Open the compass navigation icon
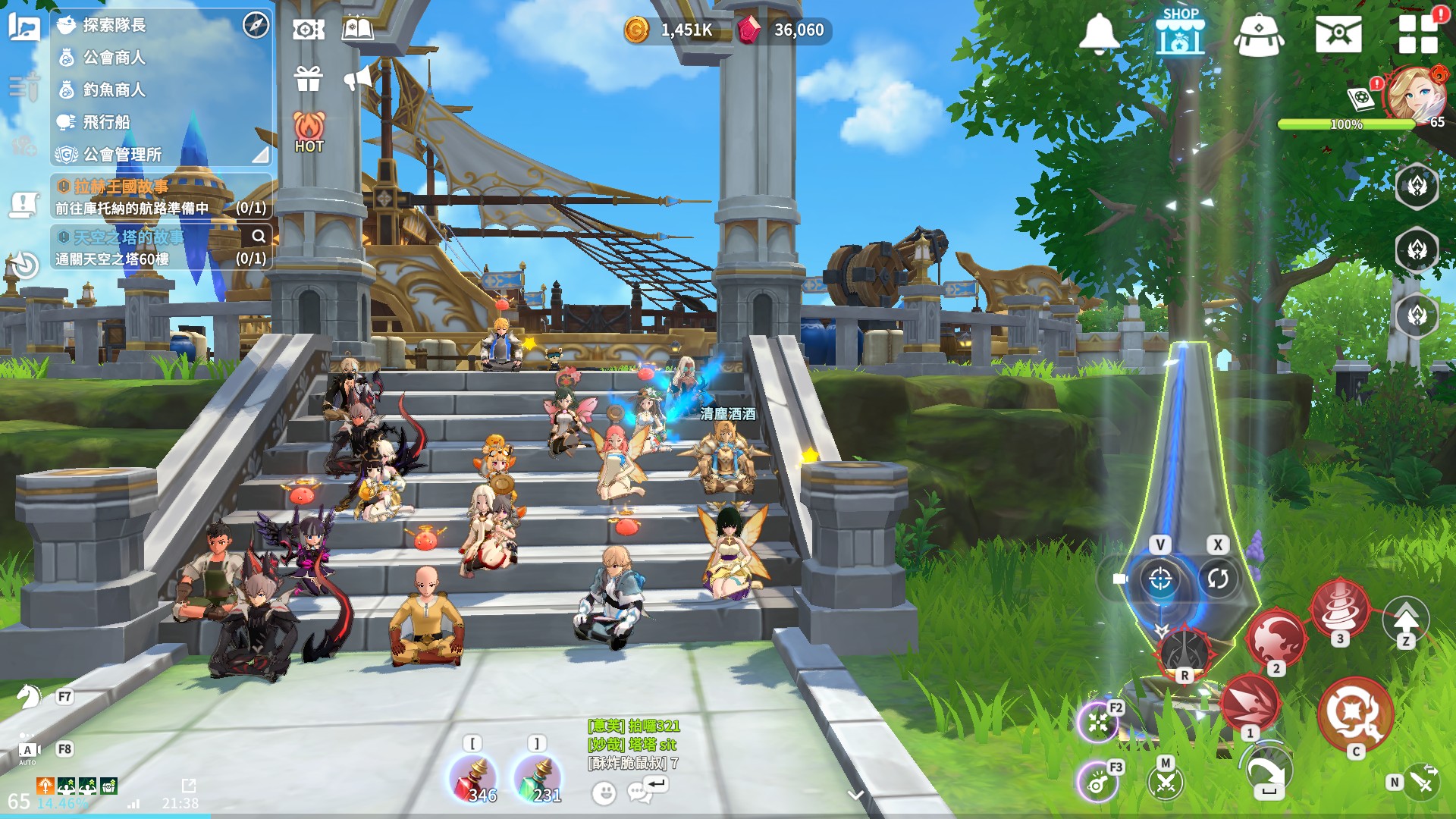Viewport: 1456px width, 819px height. pos(256,25)
